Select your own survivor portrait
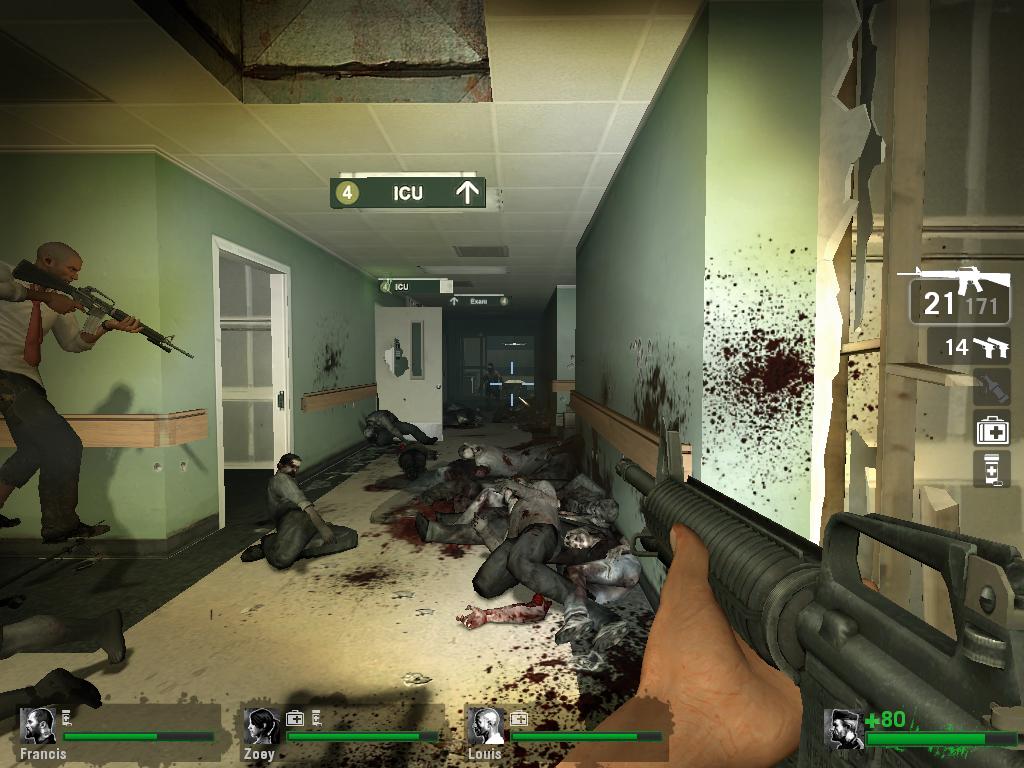The image size is (1024, 768). click(845, 728)
